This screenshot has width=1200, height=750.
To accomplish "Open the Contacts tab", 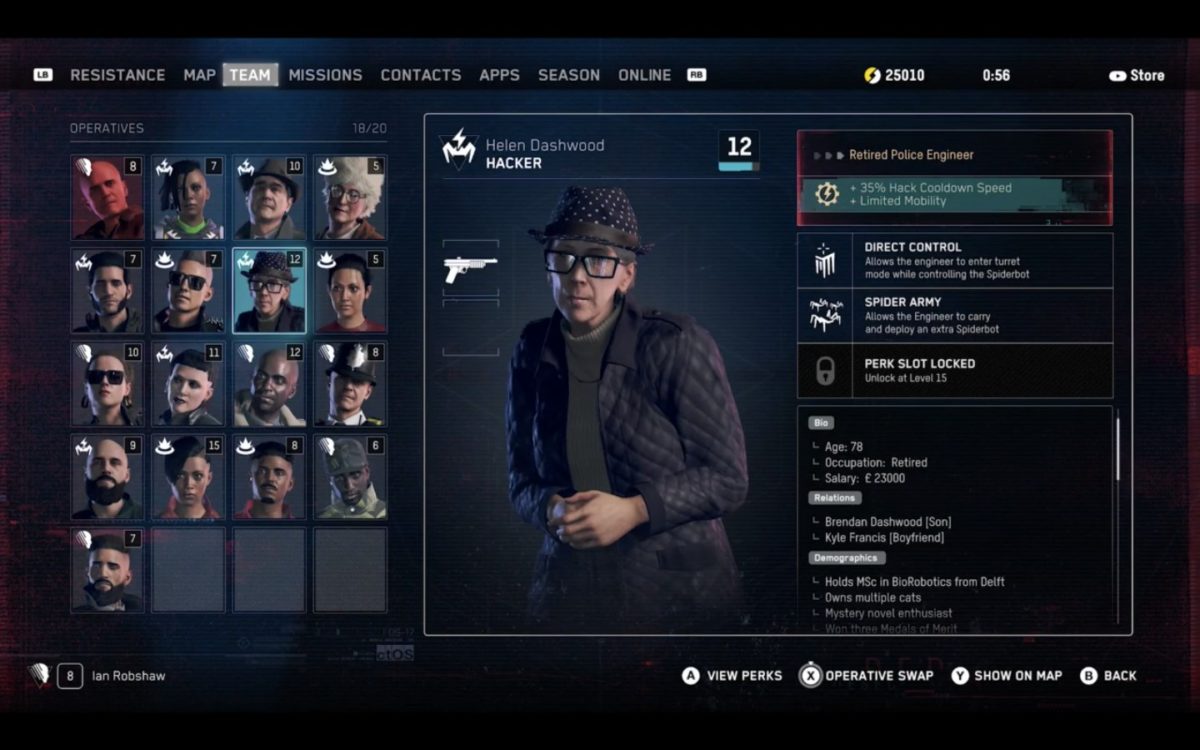I will 420,75.
